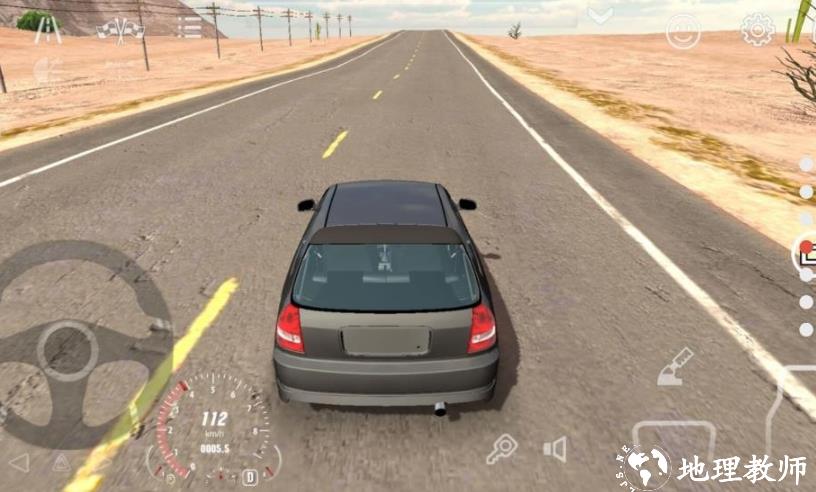816x492 pixels.
Task: Sound the horn icon
Action: (555, 449)
